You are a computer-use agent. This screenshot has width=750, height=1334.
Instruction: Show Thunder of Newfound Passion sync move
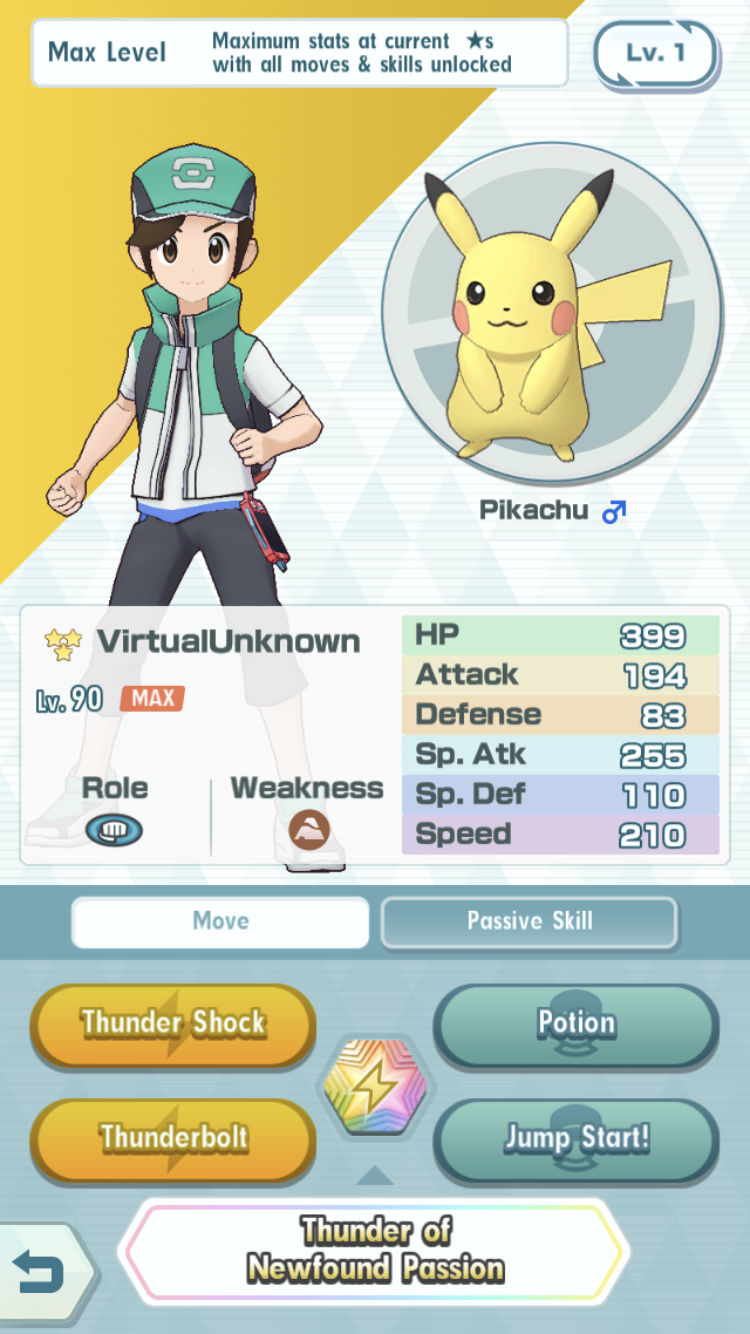(375, 1250)
